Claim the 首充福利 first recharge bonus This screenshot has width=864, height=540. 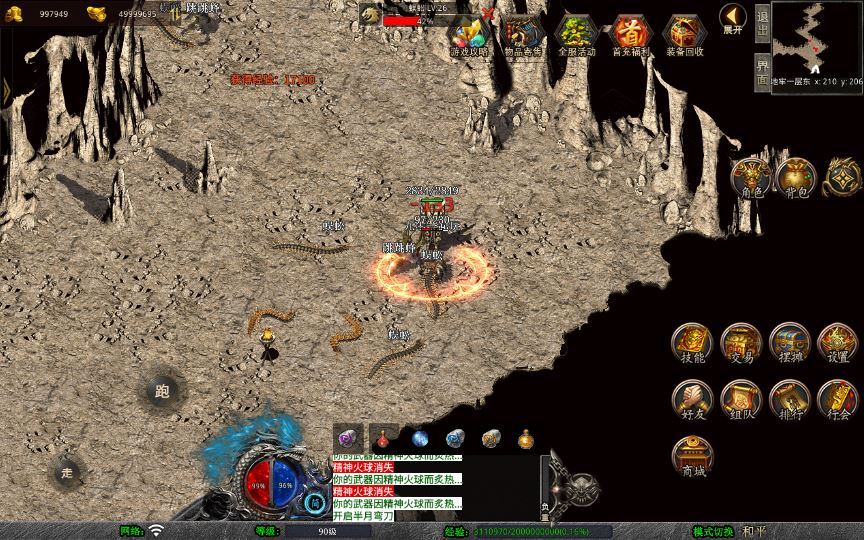(x=631, y=36)
